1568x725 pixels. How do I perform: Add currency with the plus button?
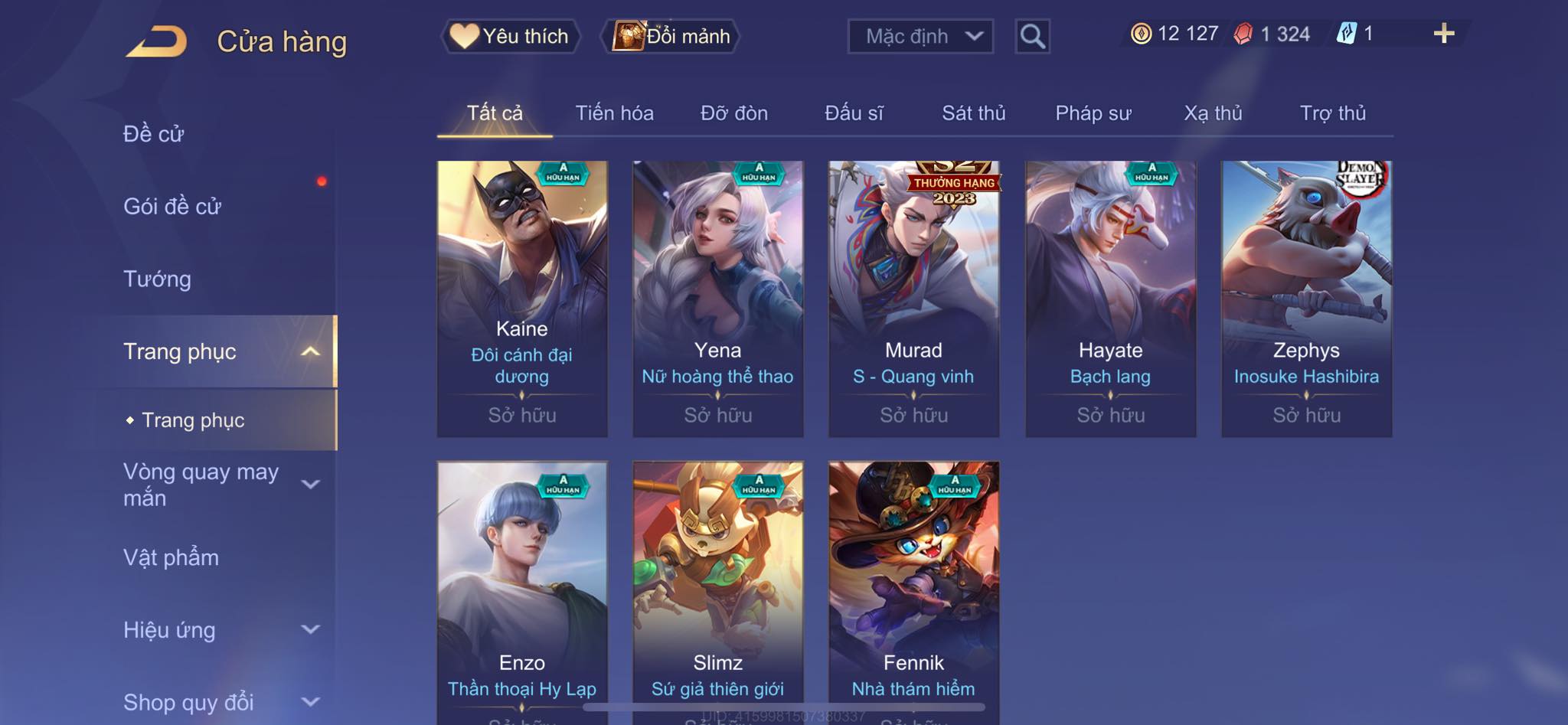point(1443,34)
